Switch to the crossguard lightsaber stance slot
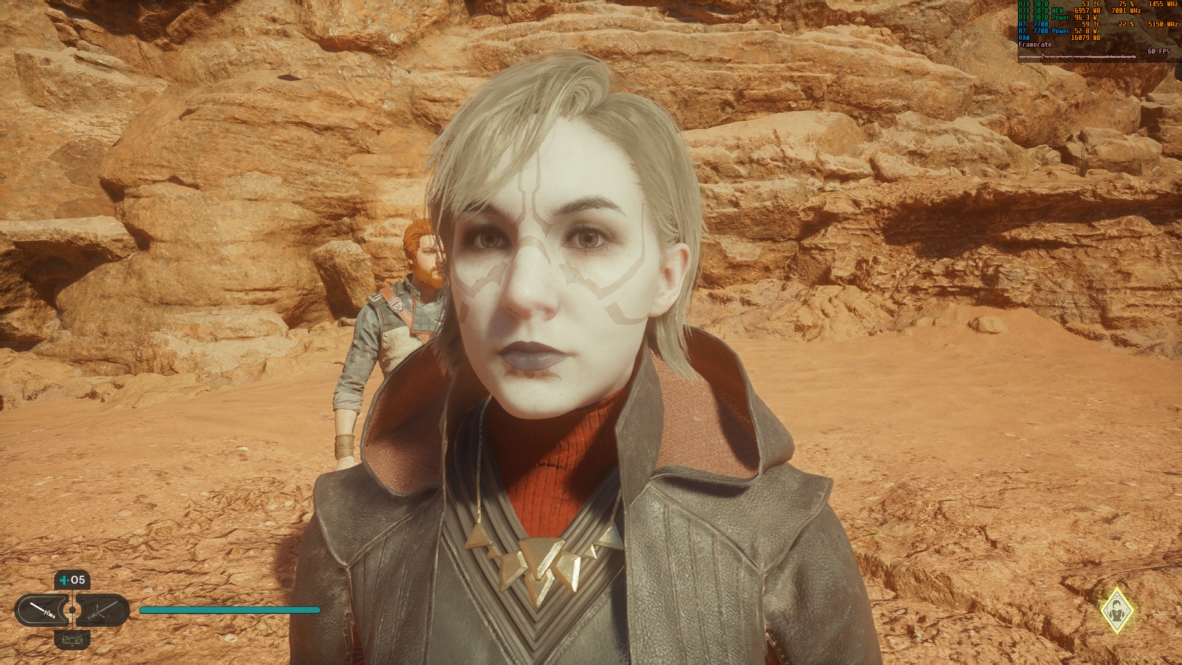 point(104,609)
